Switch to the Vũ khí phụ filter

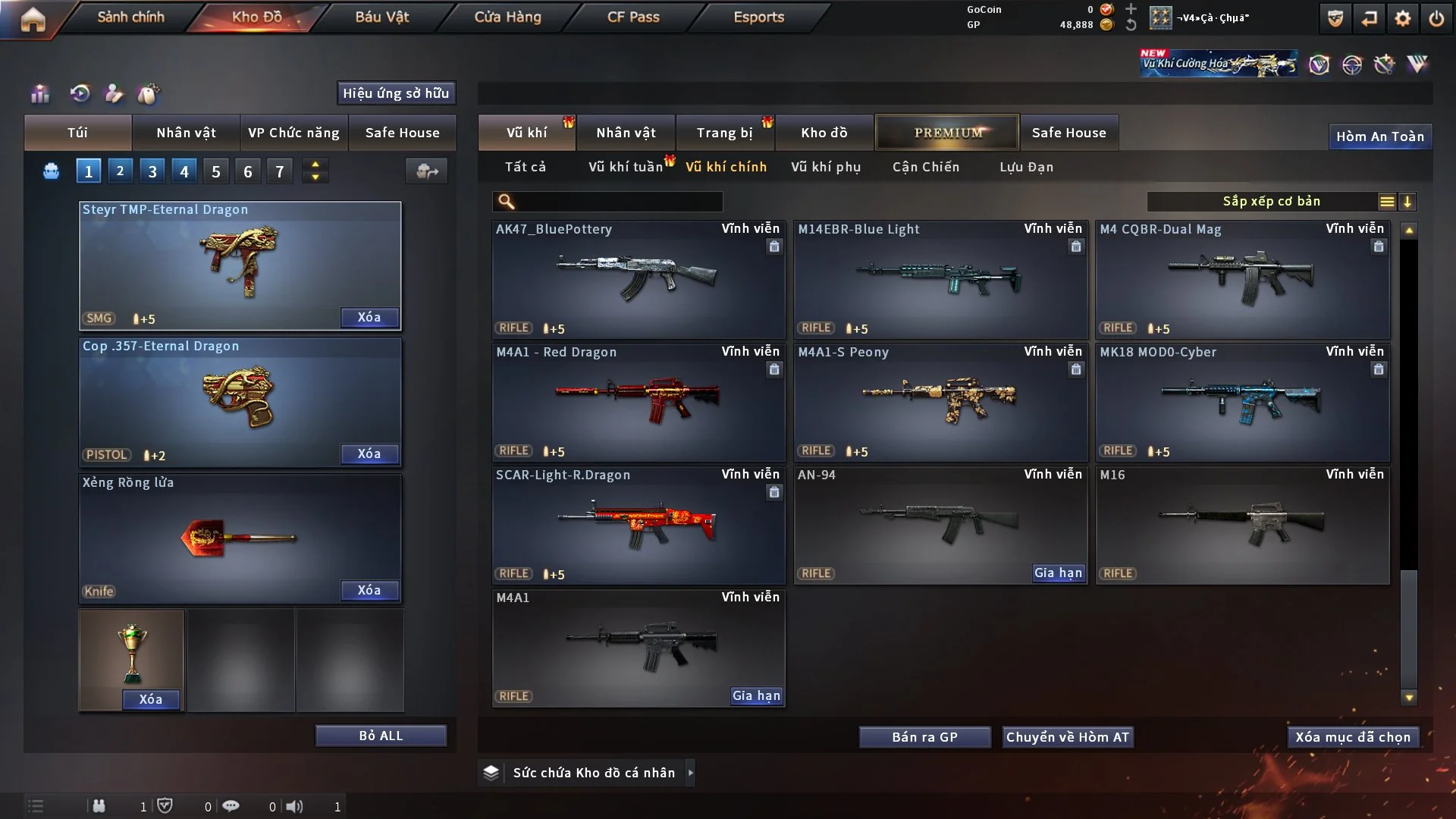(x=826, y=167)
